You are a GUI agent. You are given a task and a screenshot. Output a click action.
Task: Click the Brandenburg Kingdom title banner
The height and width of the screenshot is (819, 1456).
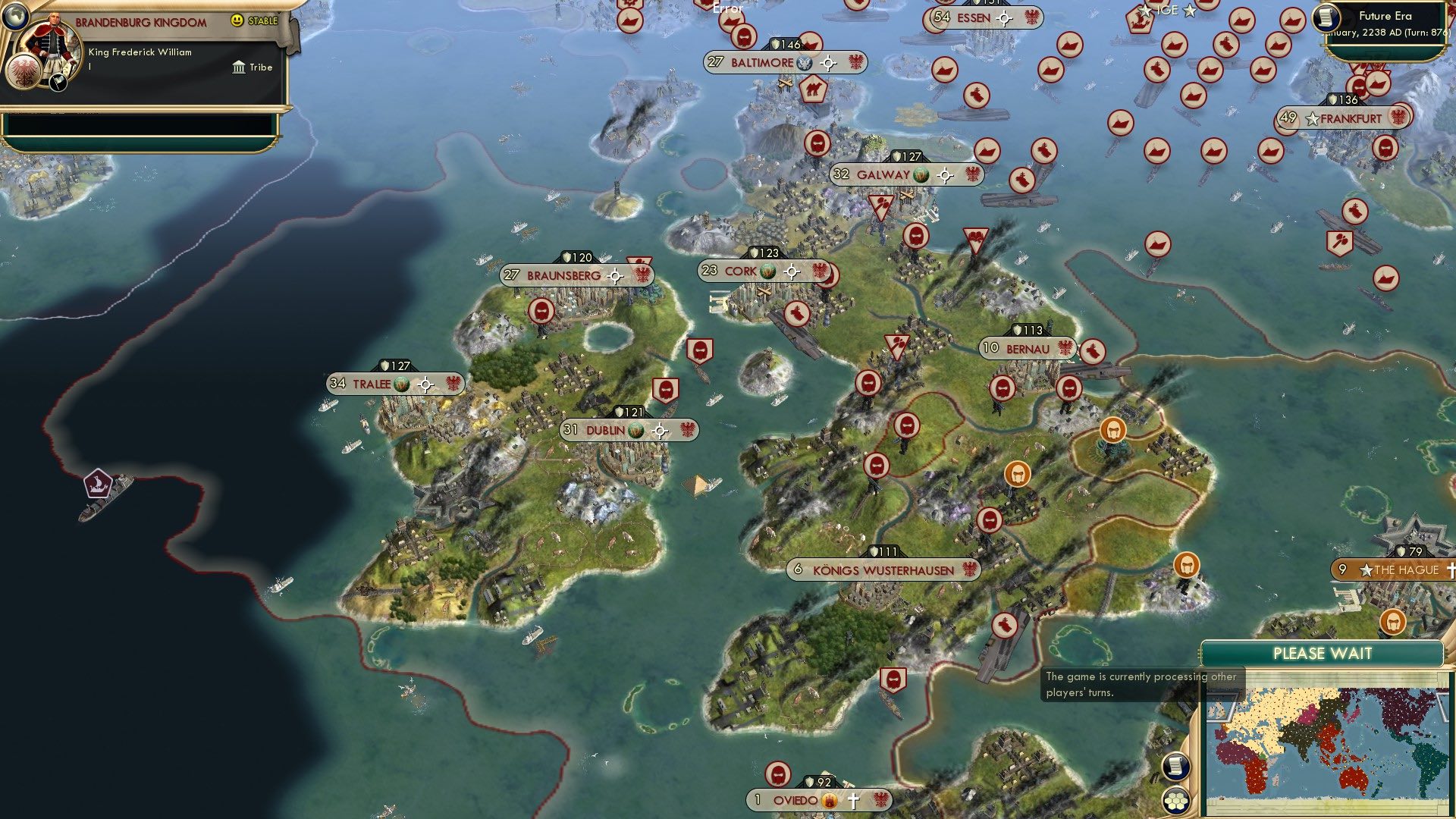[x=140, y=21]
